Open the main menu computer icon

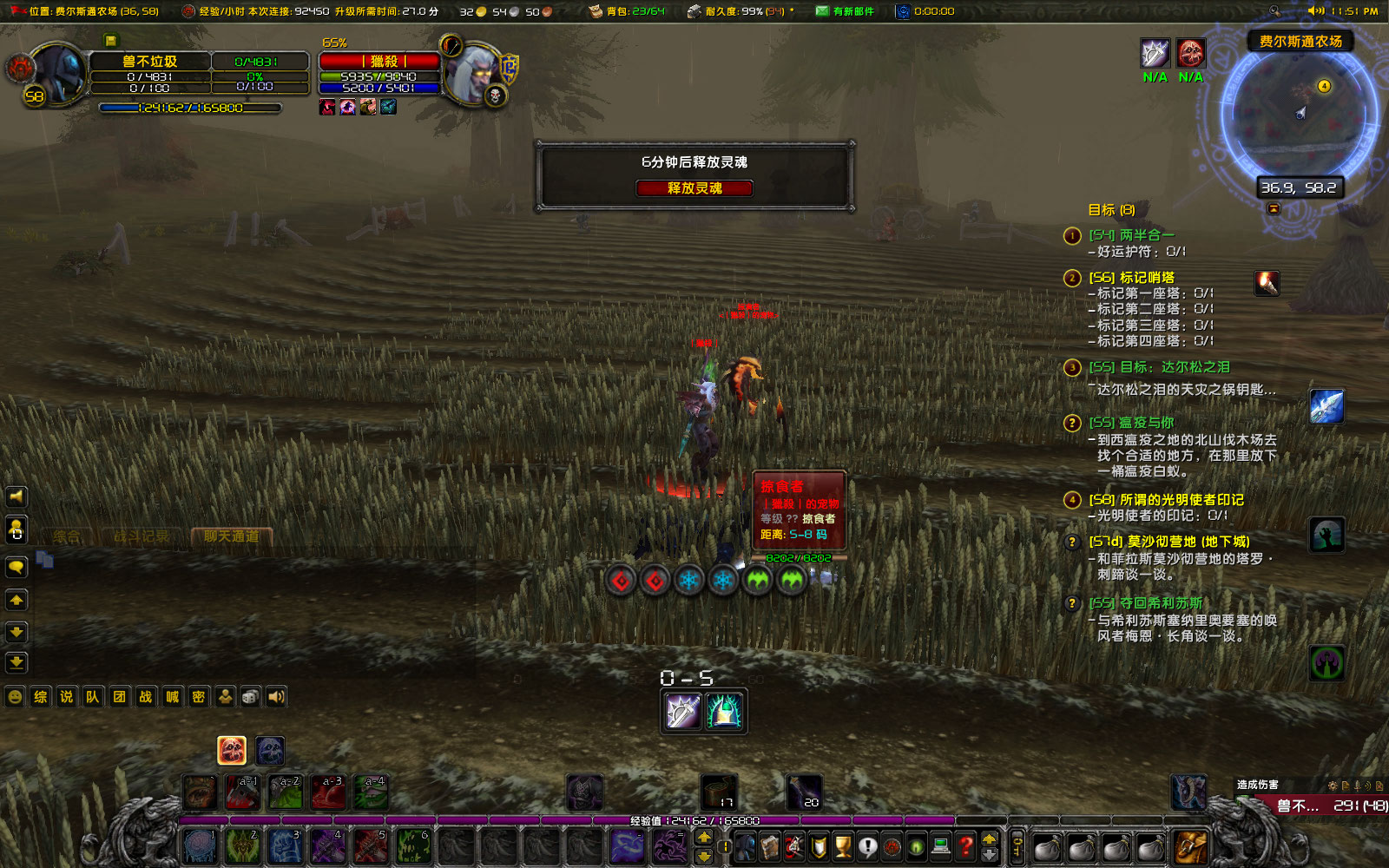940,846
